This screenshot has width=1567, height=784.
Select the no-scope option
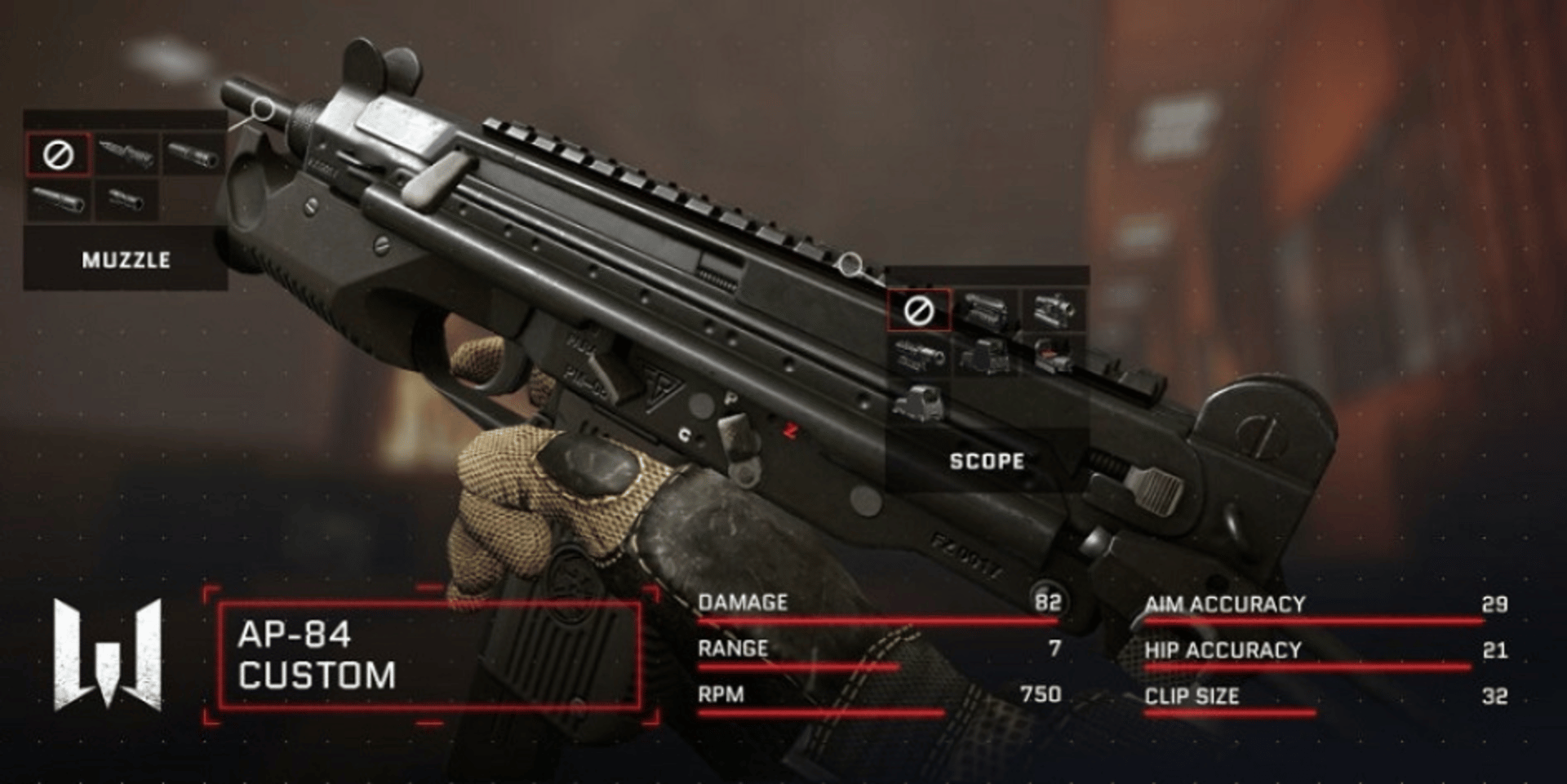919,311
